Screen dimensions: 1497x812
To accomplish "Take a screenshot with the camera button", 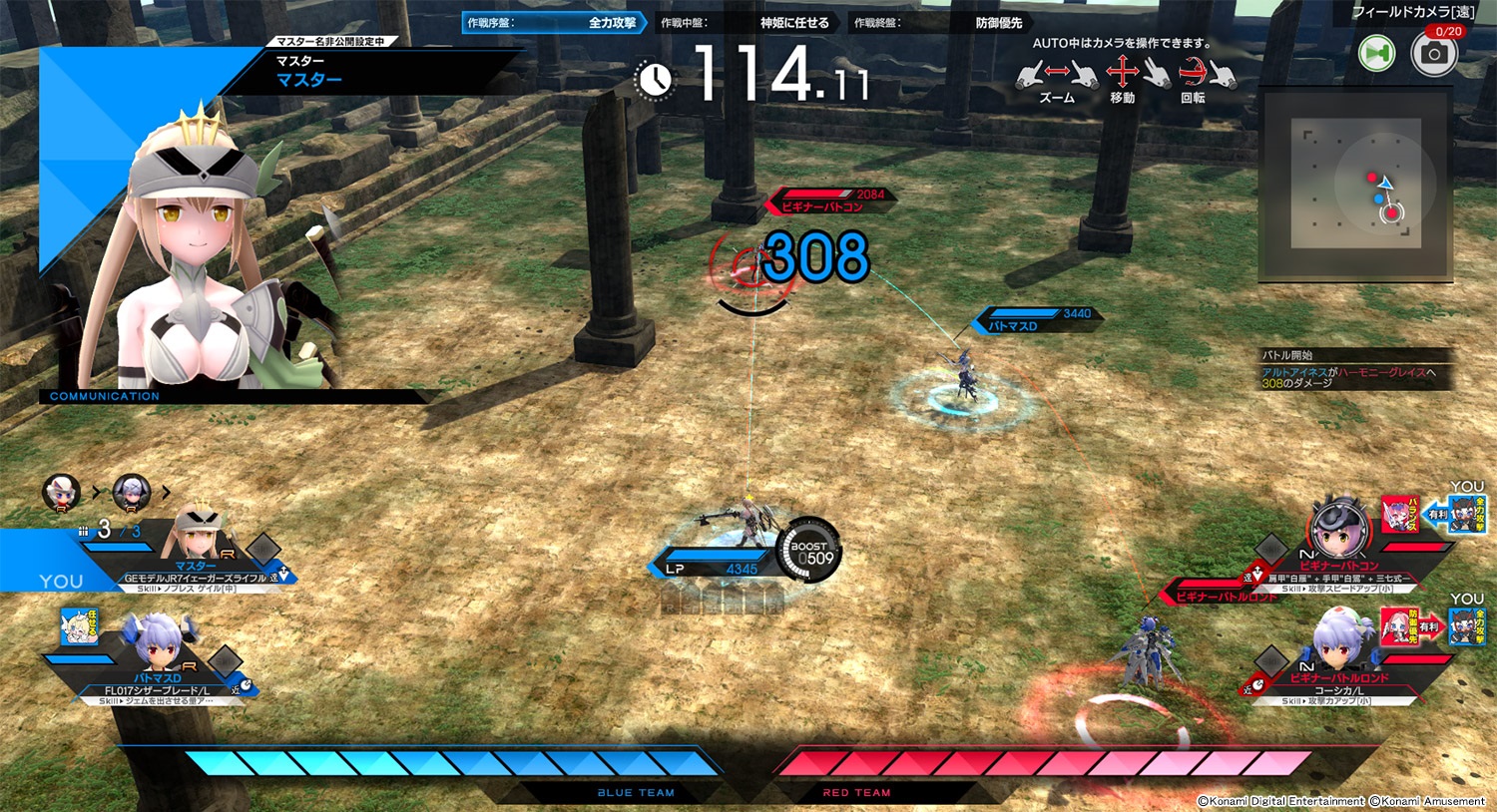I will [1434, 54].
